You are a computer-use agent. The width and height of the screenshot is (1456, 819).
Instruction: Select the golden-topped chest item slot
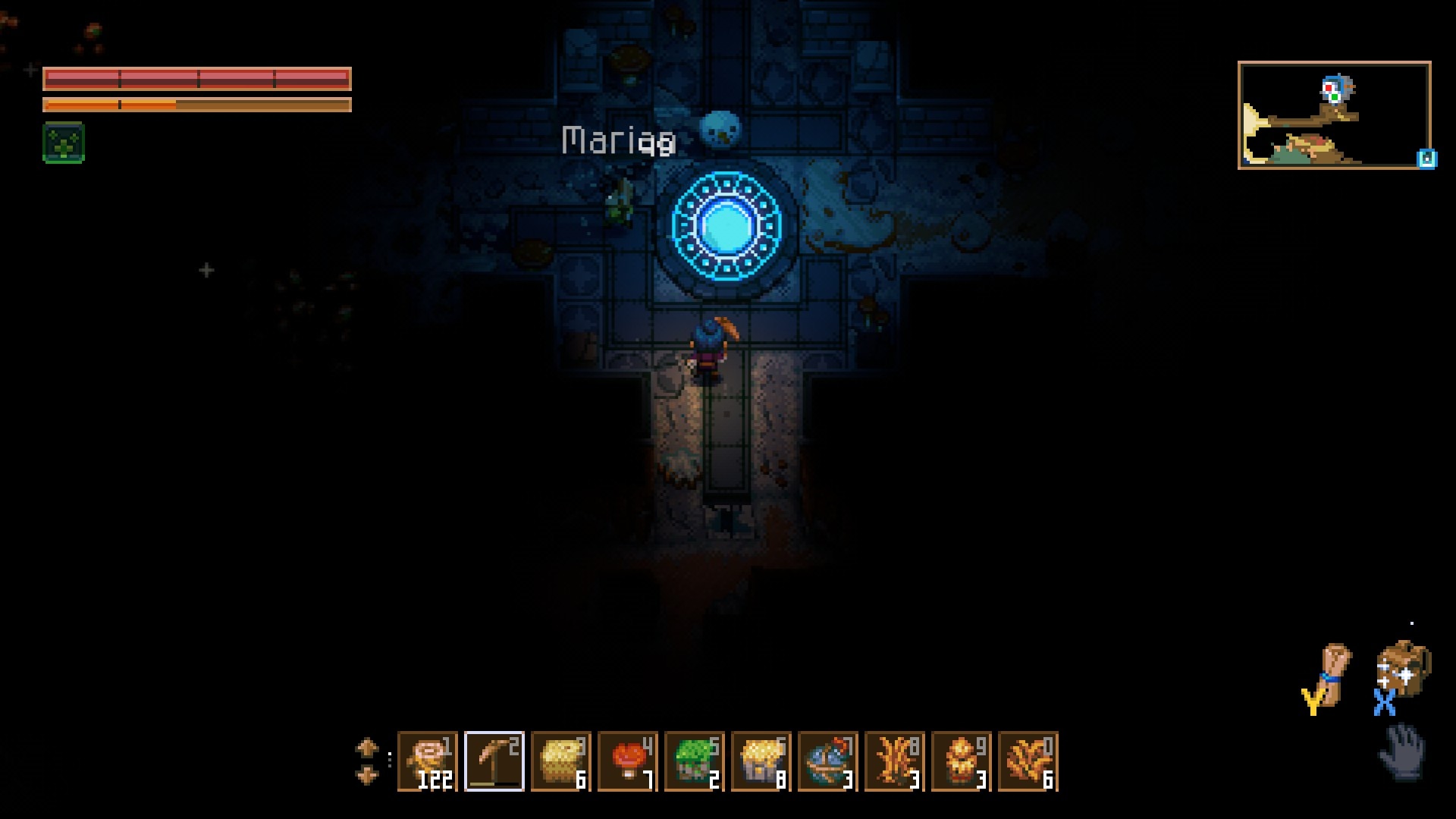click(761, 761)
